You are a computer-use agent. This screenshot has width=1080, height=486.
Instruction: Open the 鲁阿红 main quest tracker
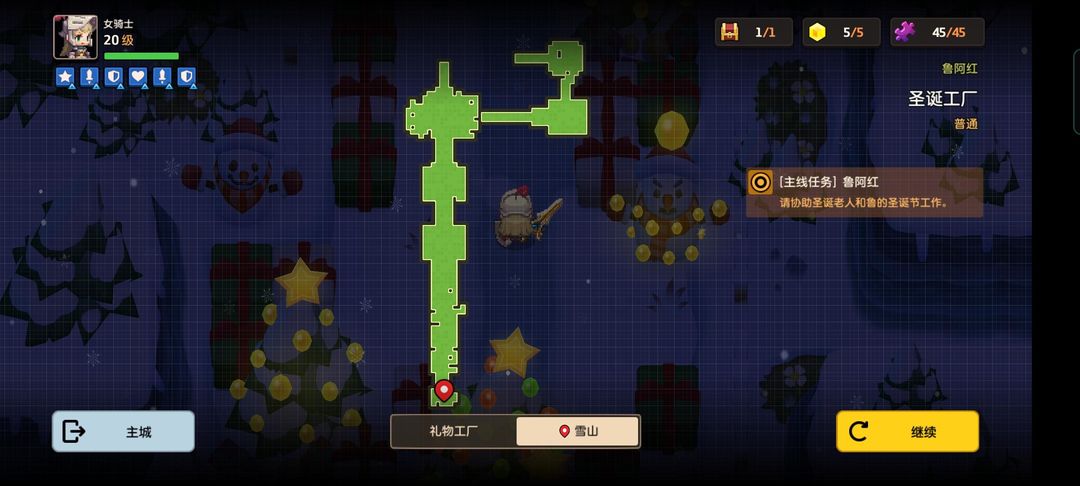click(864, 191)
